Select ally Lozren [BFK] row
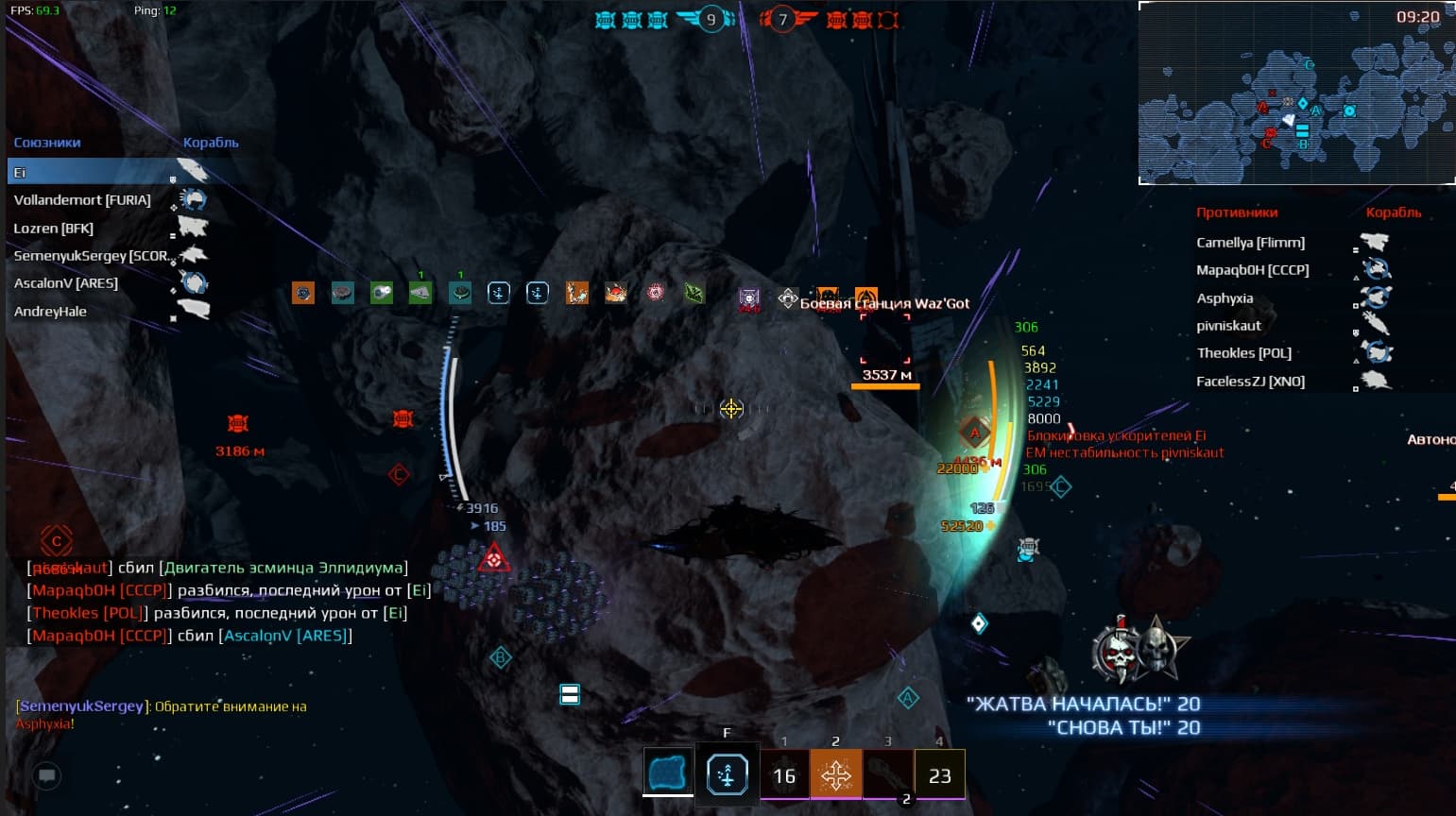1456x816 pixels. pyautogui.click(x=54, y=229)
